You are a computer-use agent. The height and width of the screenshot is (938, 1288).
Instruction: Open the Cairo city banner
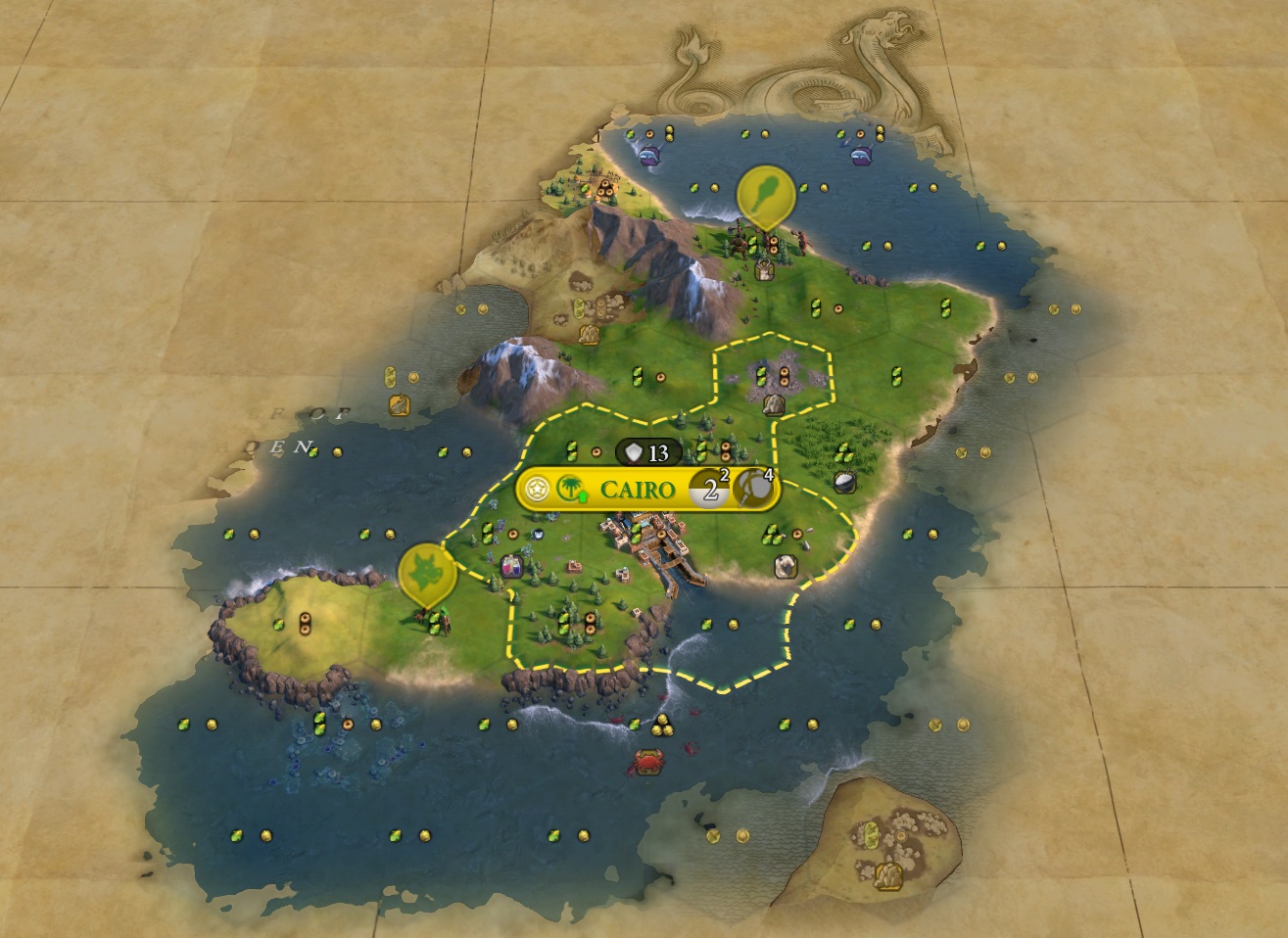point(637,490)
